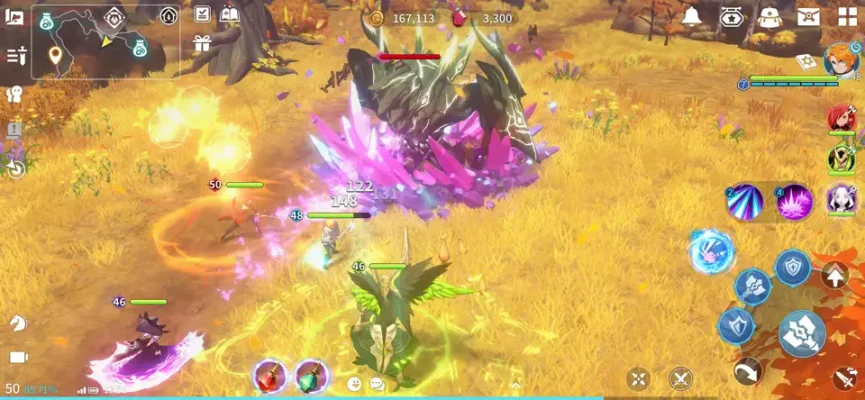Open the emoji smiley icon
Viewport: 865px width, 400px height.
pos(354,384)
